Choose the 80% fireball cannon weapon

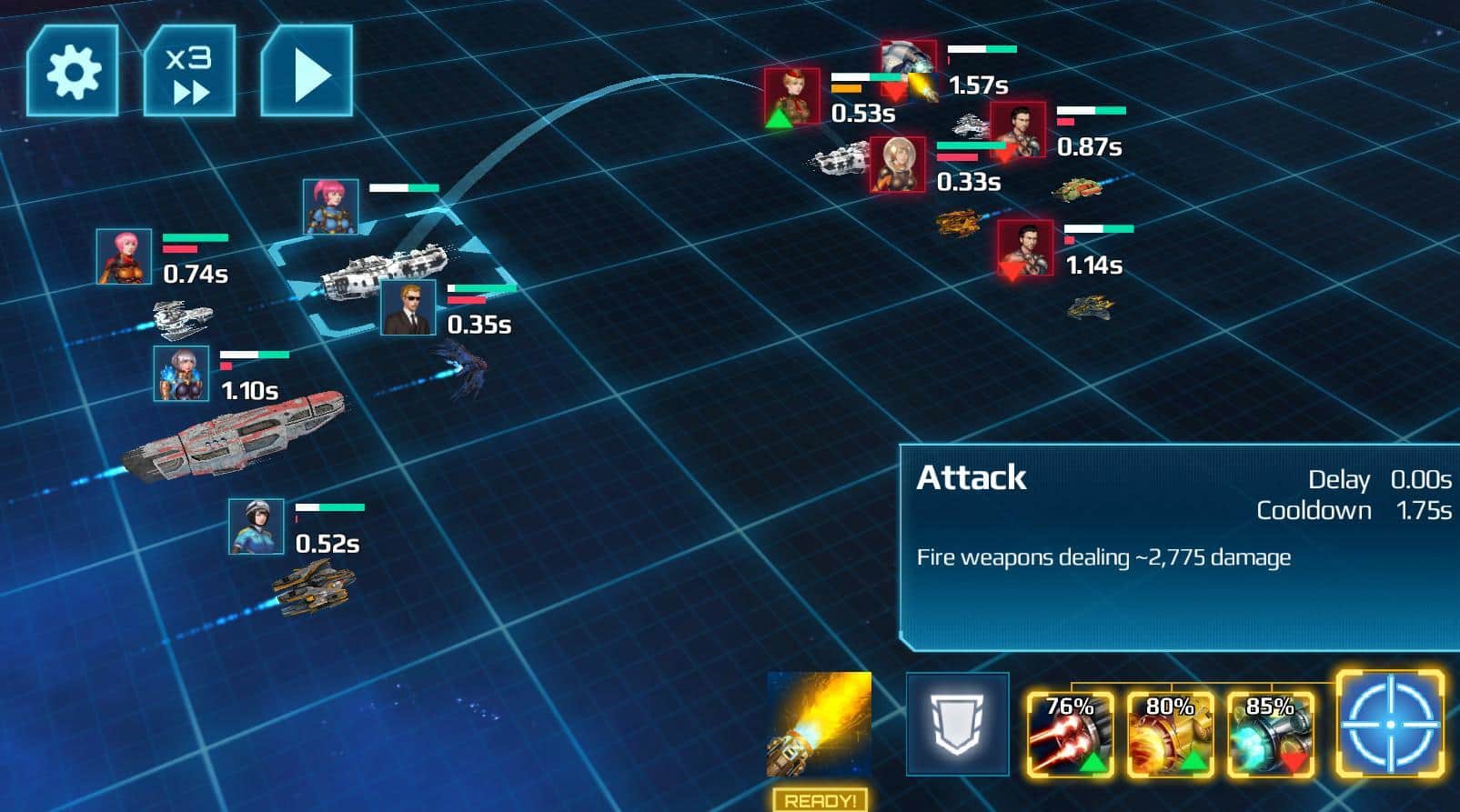(1170, 735)
